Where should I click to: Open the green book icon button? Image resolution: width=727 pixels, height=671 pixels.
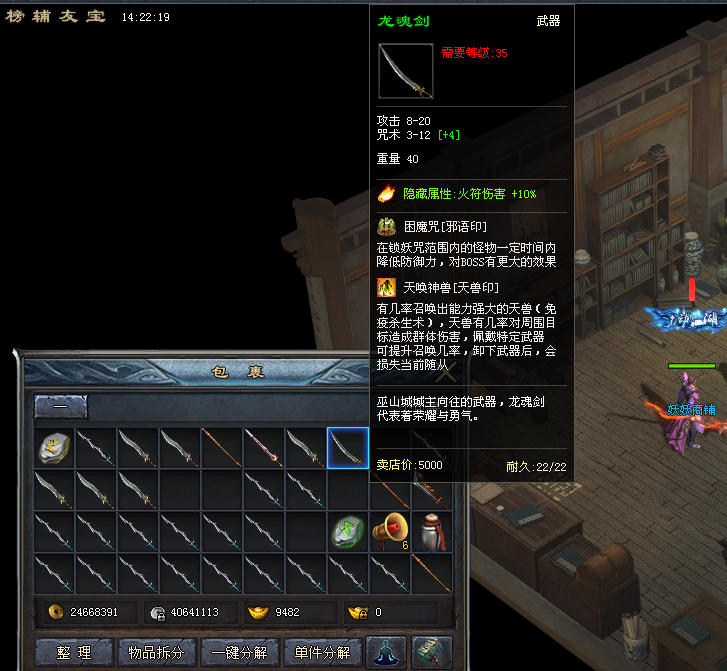(431, 652)
